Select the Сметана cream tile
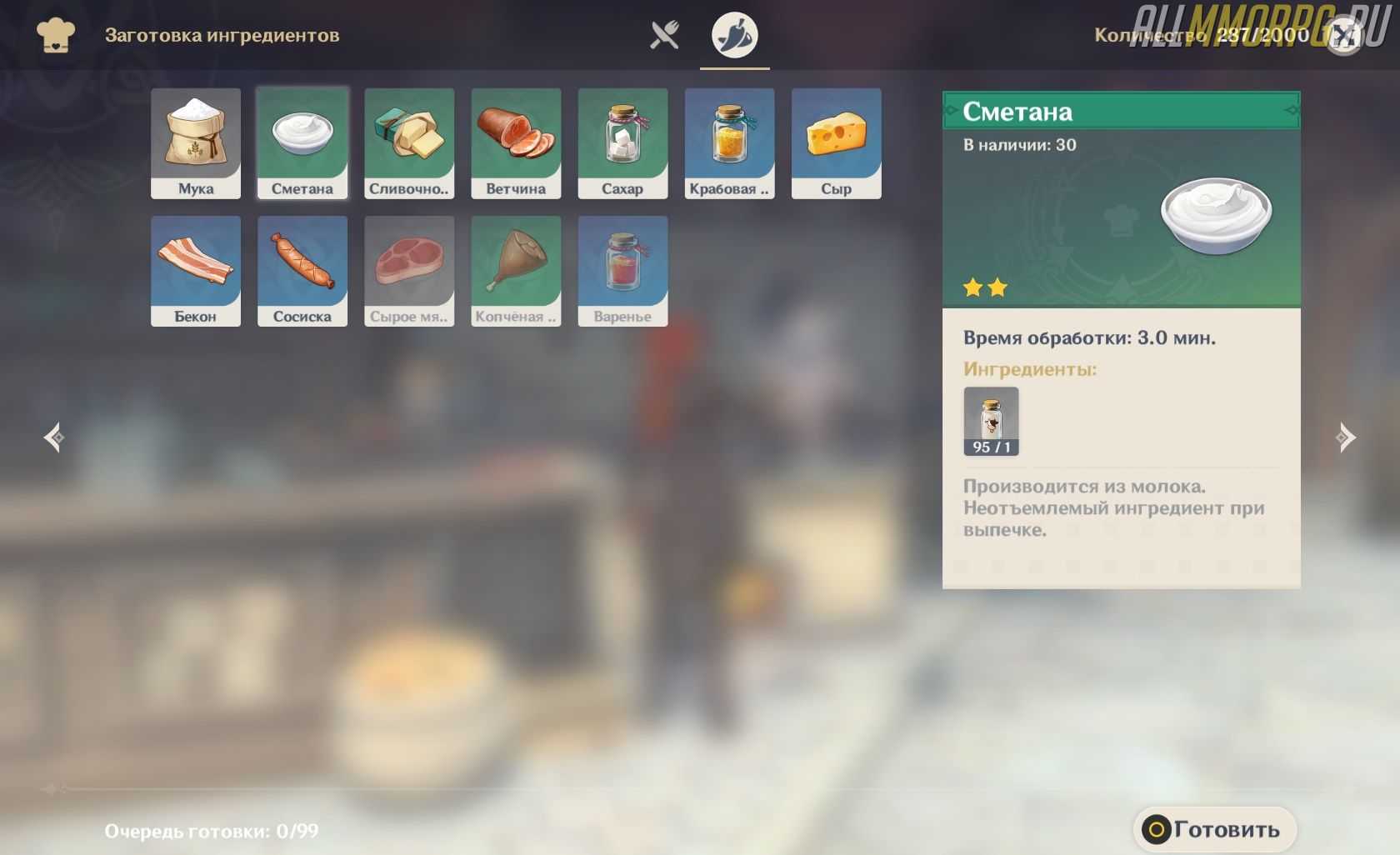1400x855 pixels. (302, 143)
